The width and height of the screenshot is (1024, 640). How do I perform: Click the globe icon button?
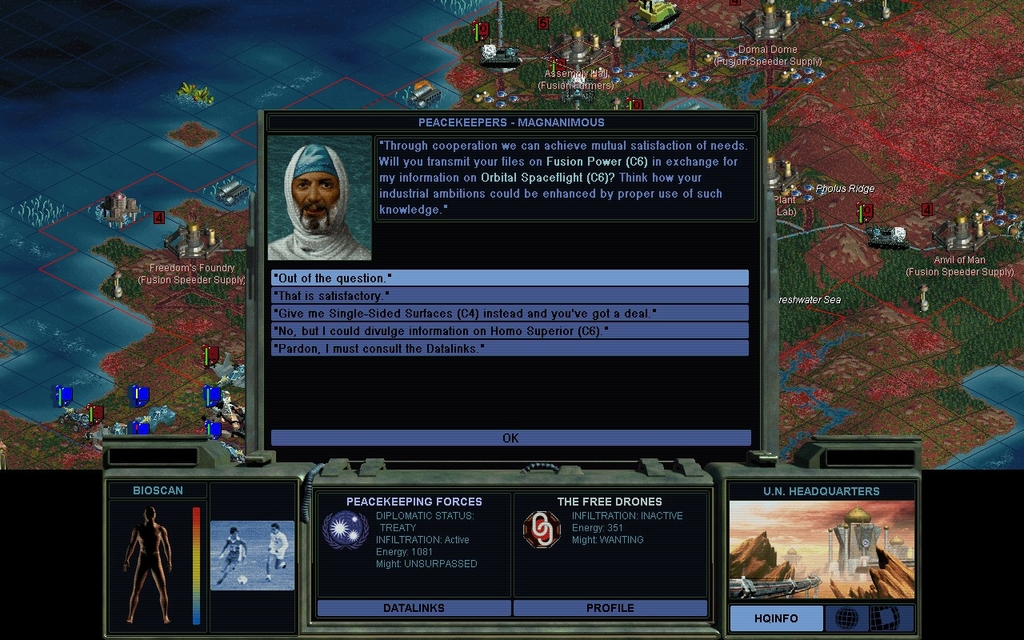pos(846,619)
